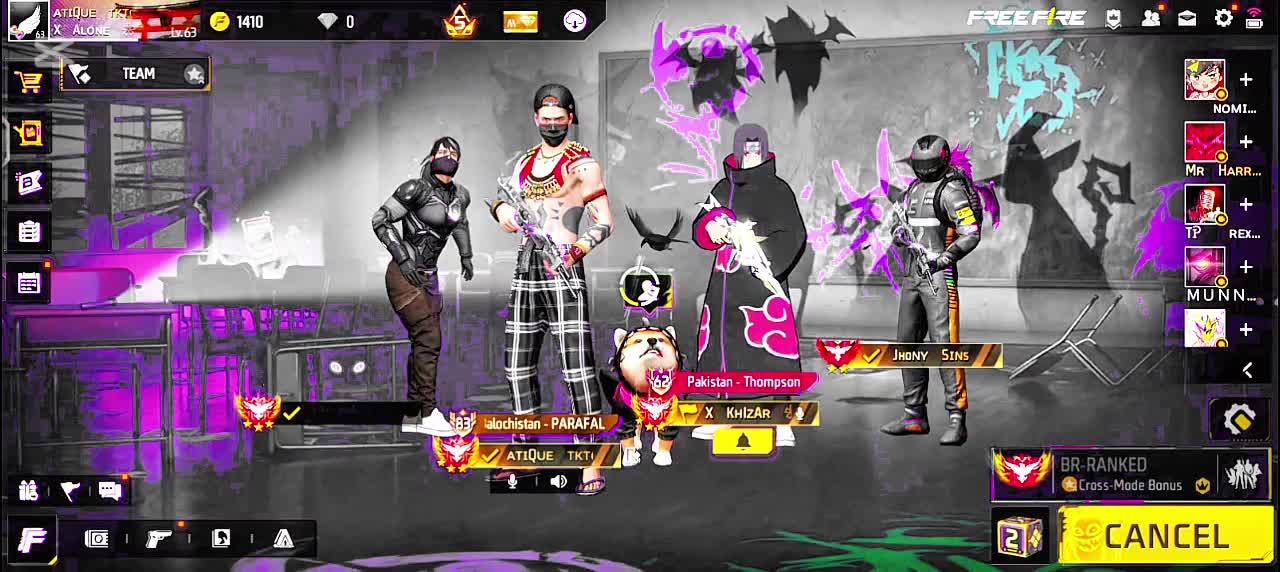Open the settings gear
The image size is (1280, 572).
1223,18
